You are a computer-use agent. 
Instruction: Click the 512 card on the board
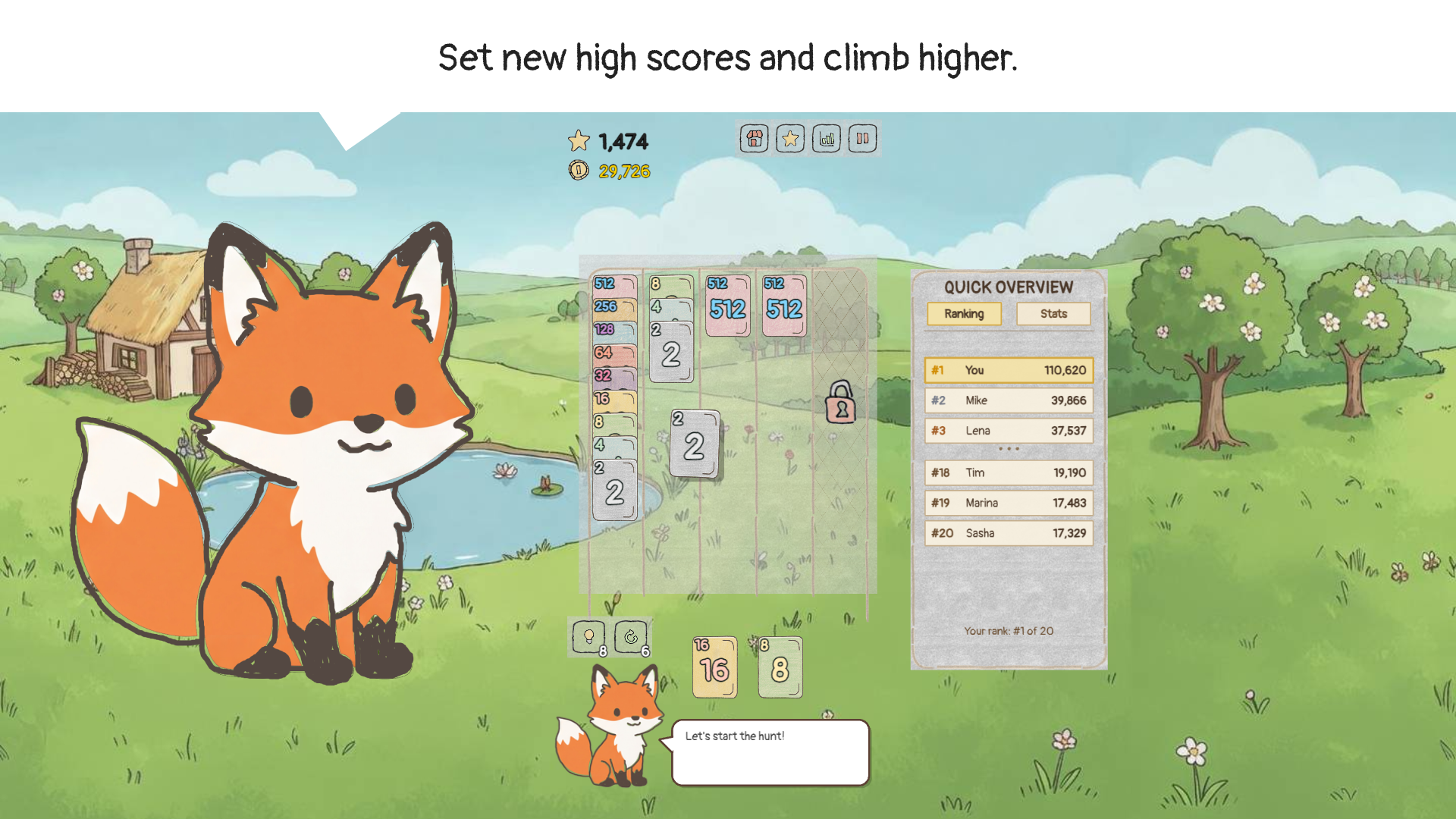727,307
